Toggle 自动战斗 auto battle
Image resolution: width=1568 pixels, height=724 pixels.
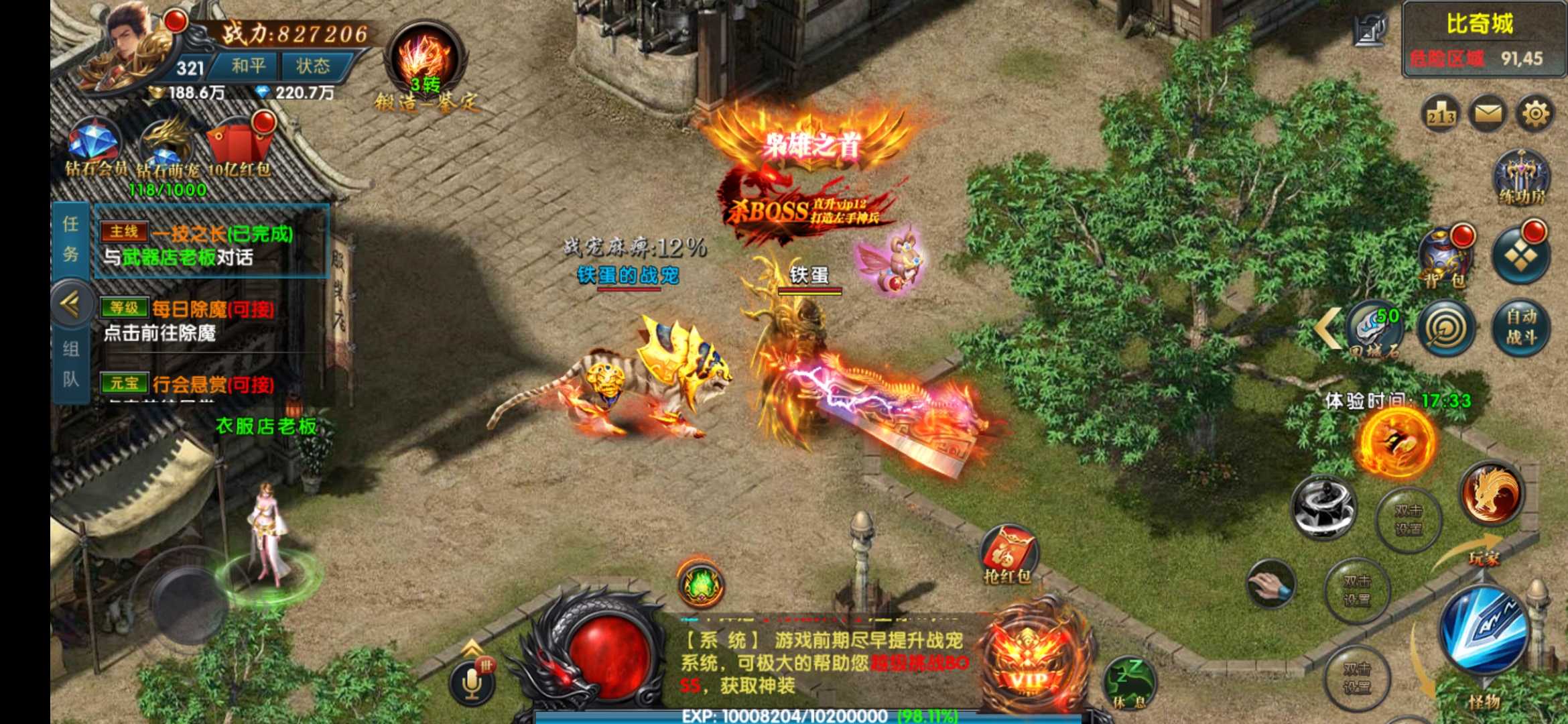click(x=1521, y=326)
